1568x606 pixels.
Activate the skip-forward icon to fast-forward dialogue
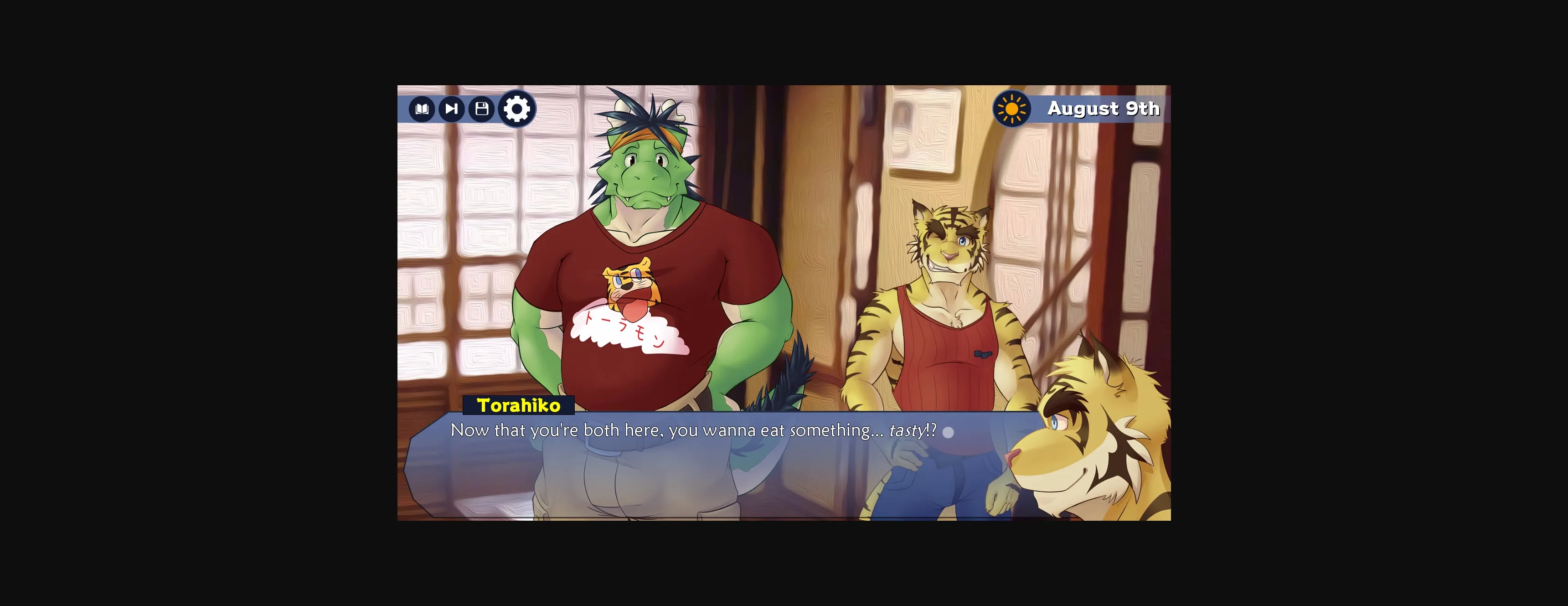coord(452,109)
